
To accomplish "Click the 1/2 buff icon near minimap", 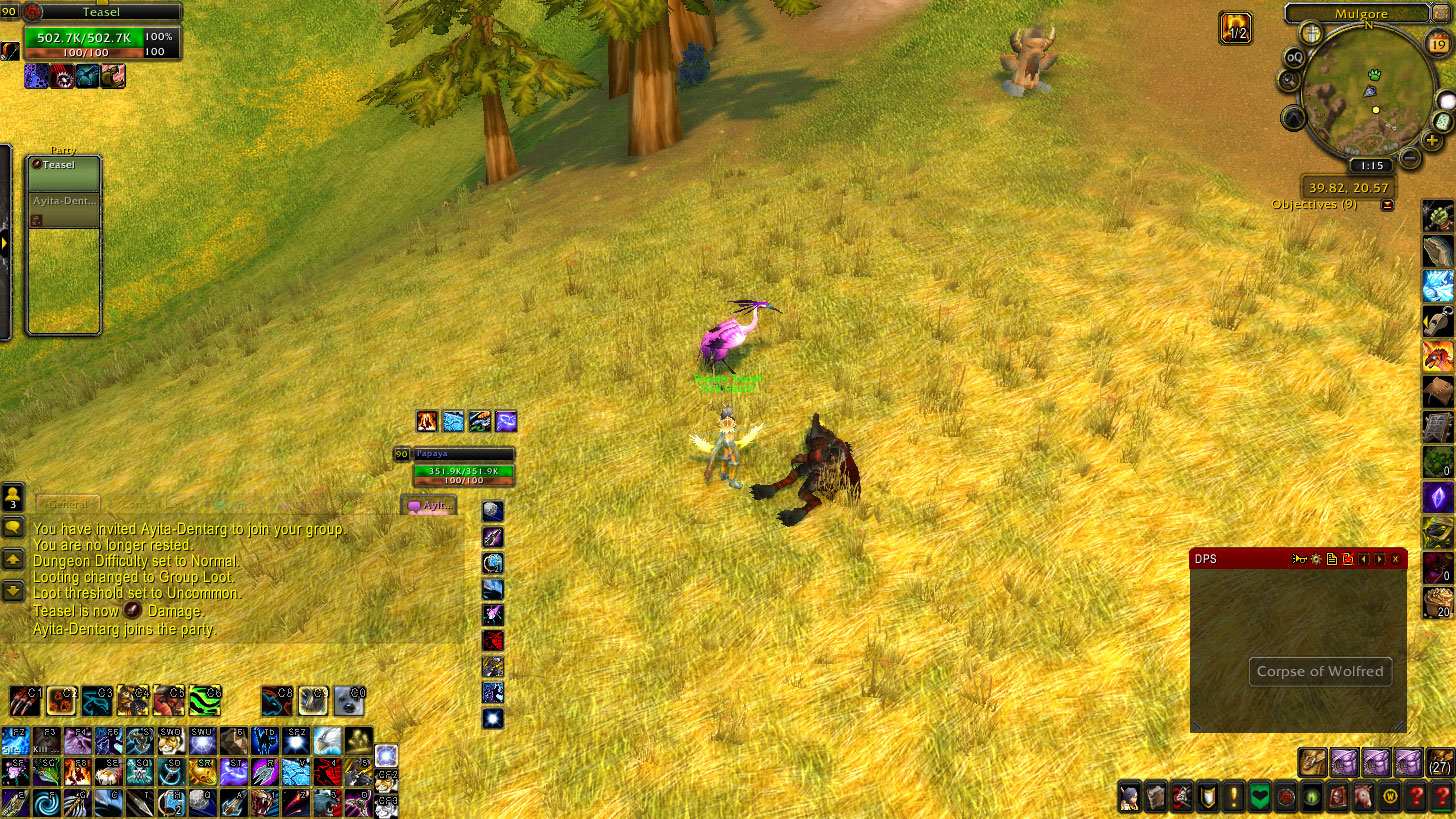I will click(x=1236, y=28).
